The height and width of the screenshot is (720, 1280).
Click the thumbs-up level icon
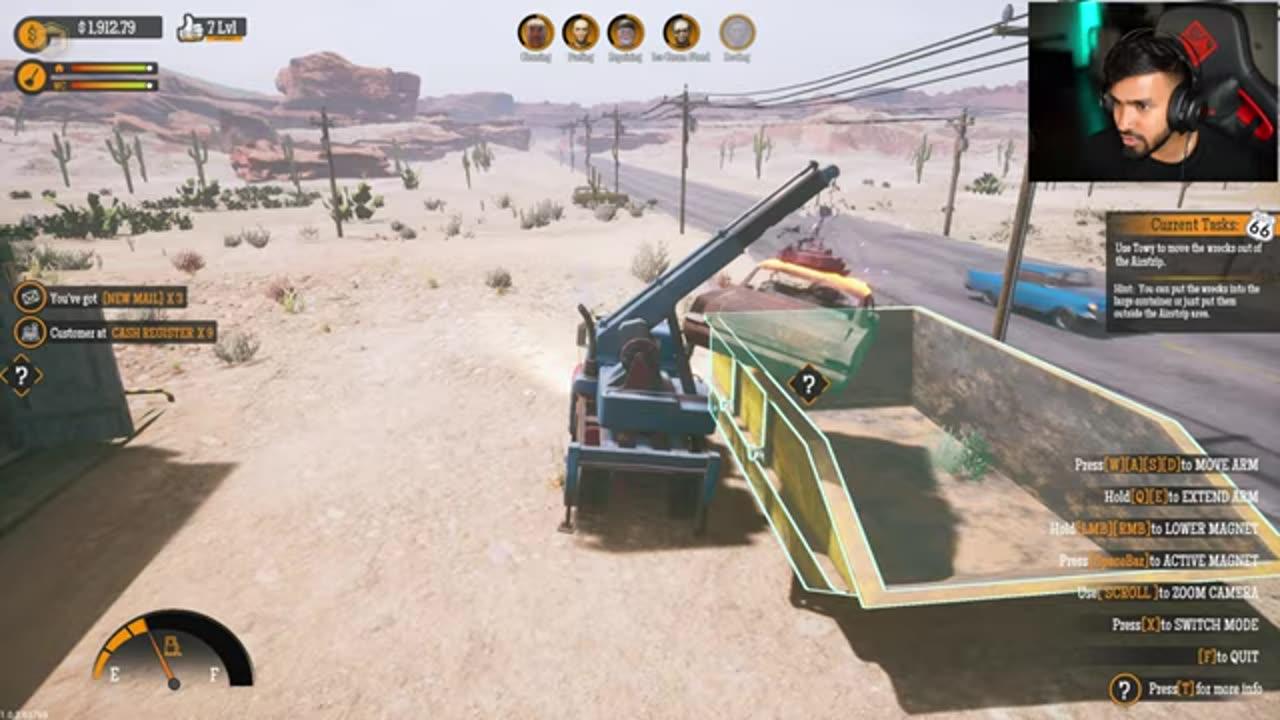pos(188,30)
